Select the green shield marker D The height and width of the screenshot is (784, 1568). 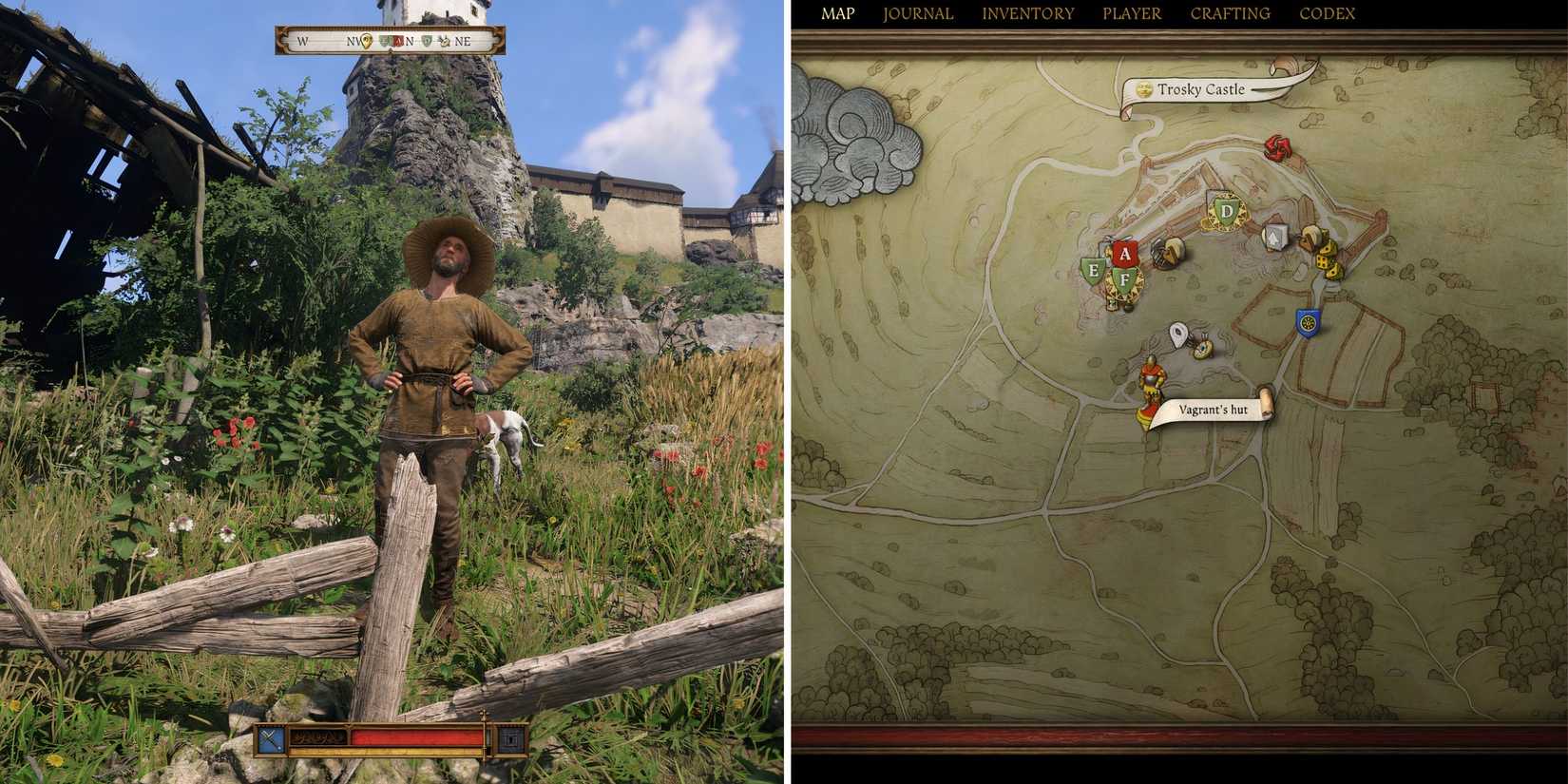coord(1227,210)
